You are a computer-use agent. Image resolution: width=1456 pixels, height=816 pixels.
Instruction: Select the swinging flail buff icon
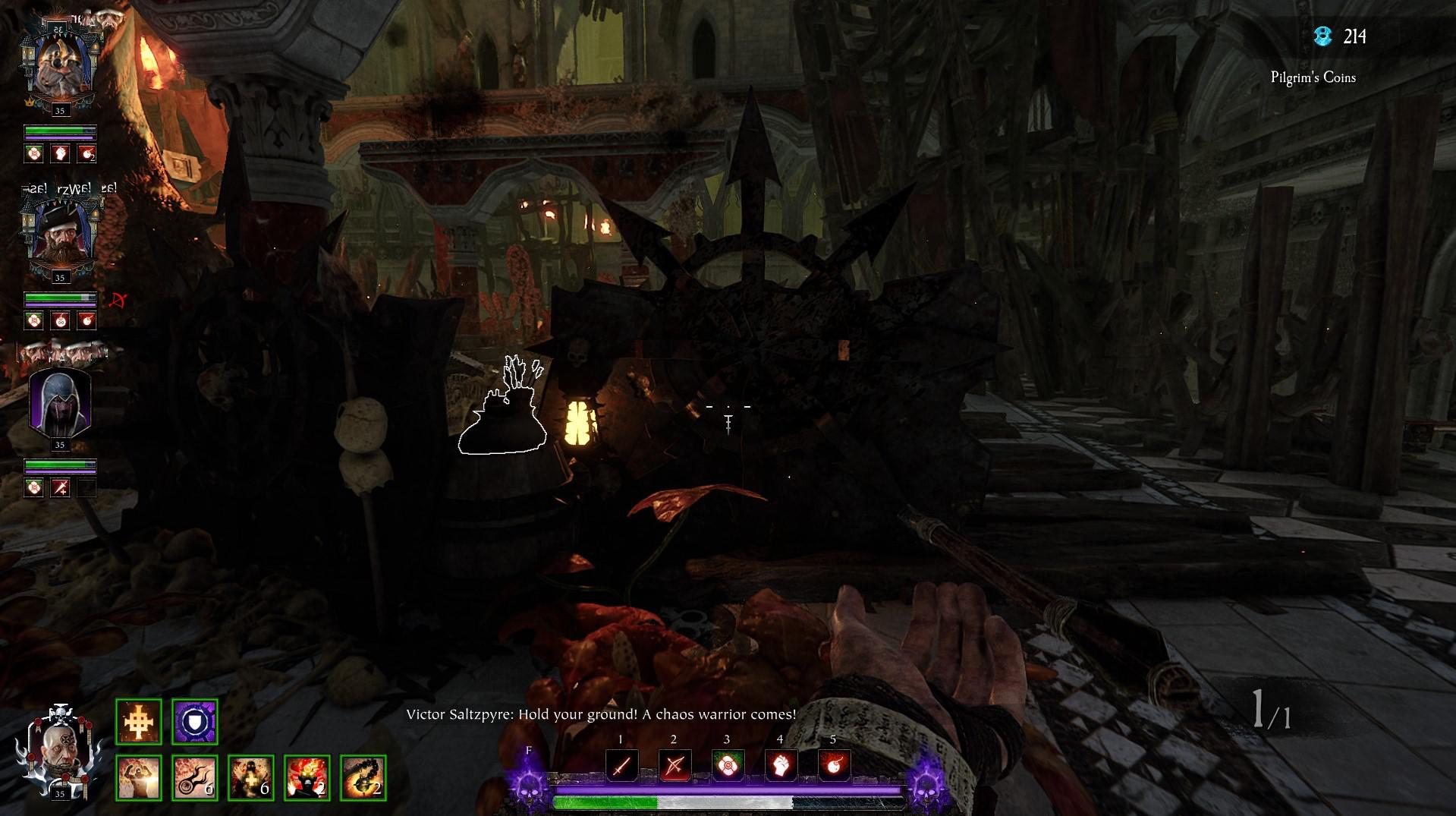pos(363,778)
